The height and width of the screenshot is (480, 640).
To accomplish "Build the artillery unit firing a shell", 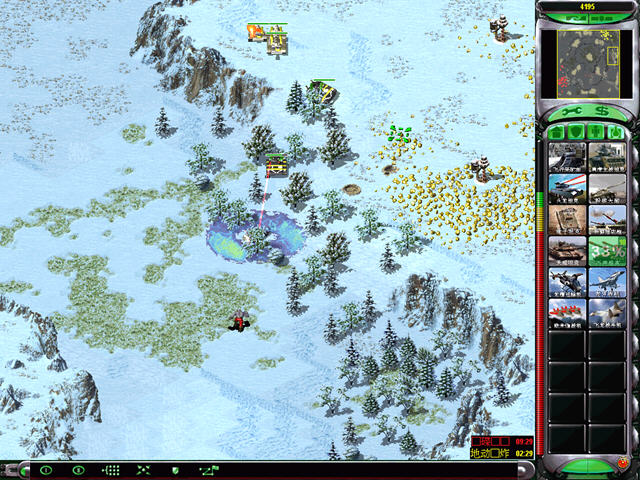I will [x=606, y=219].
